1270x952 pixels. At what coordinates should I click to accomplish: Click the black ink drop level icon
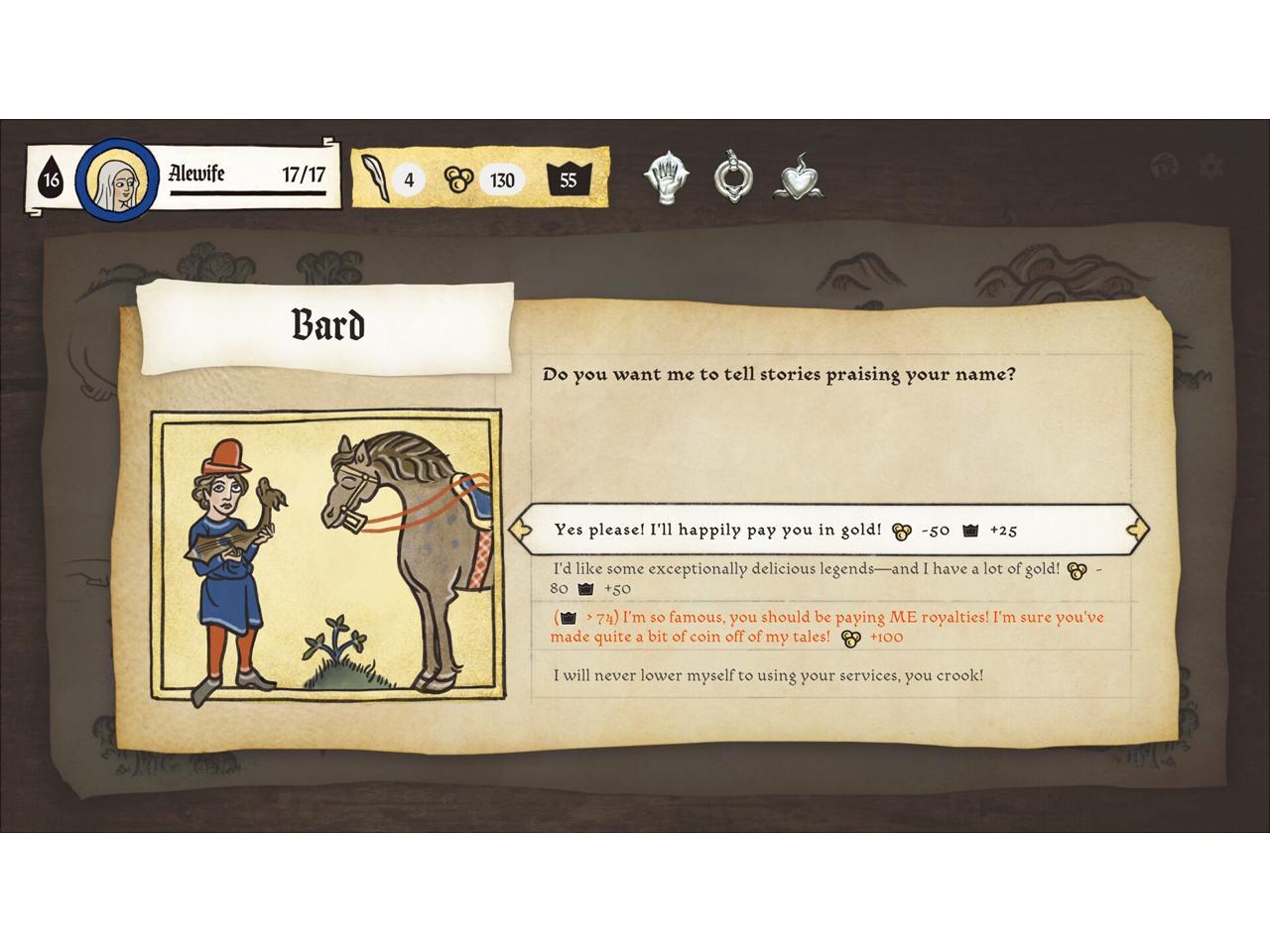point(50,180)
